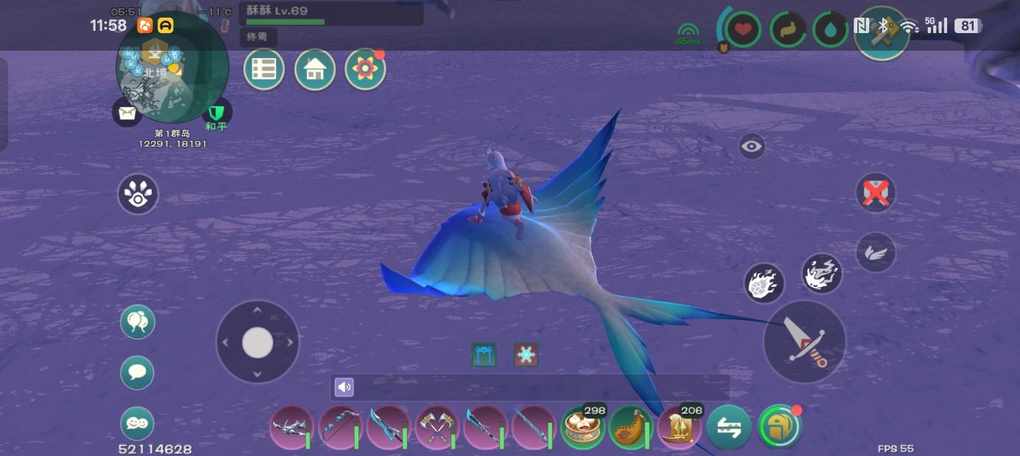1020x456 pixels.
Task: Open the list menu button
Action: [264, 69]
